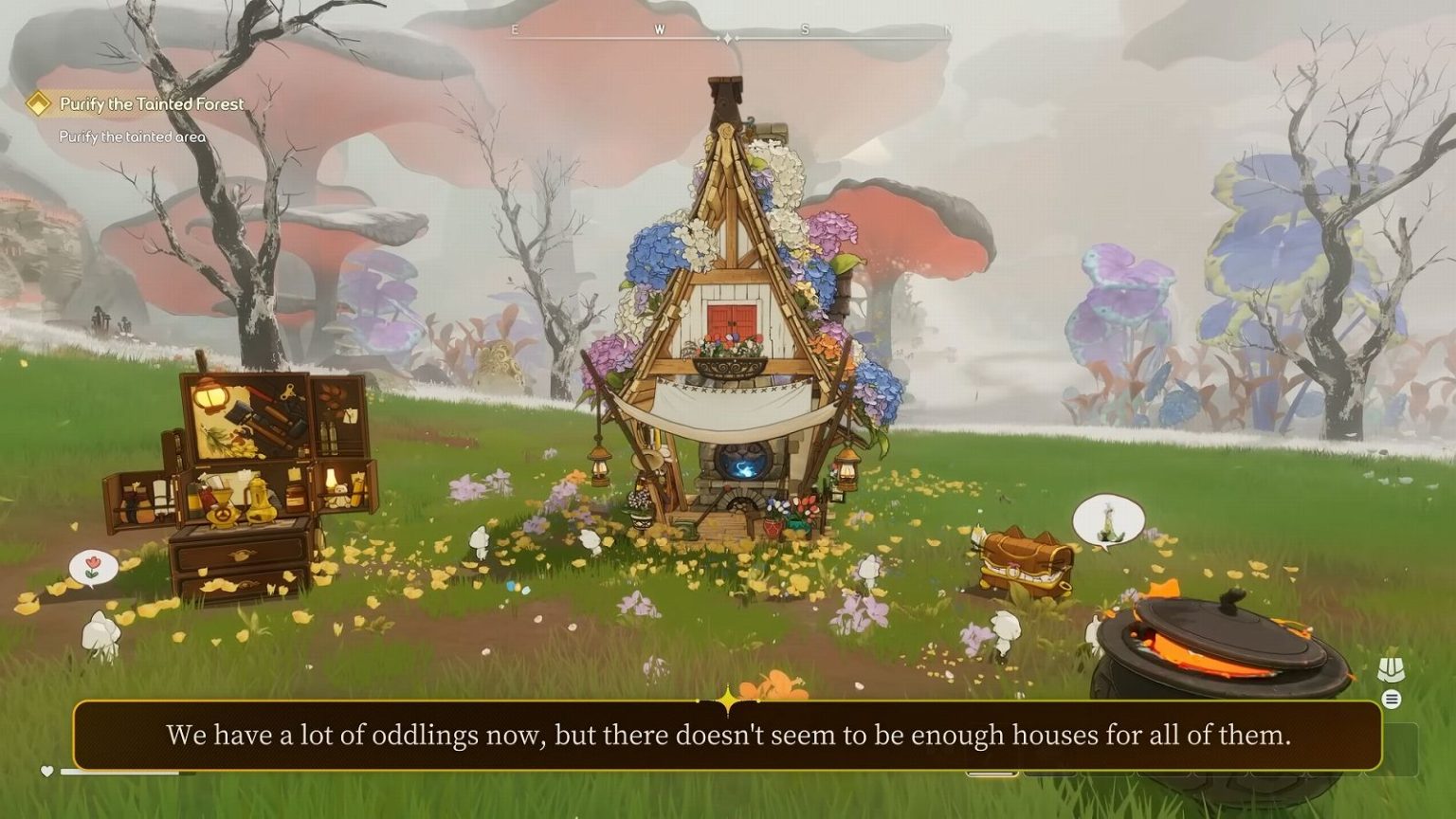Click the dialogue text box to advance
The height and width of the screenshot is (819, 1456).
tap(728, 733)
